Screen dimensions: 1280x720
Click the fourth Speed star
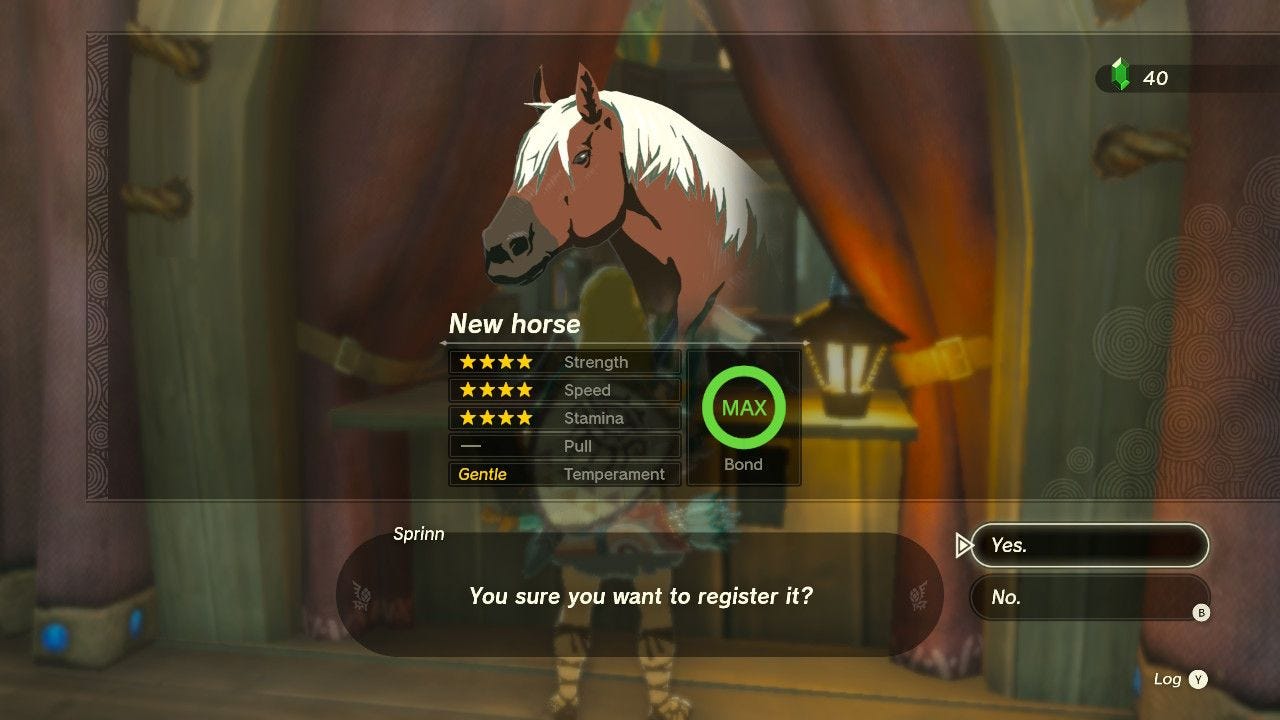click(525, 390)
